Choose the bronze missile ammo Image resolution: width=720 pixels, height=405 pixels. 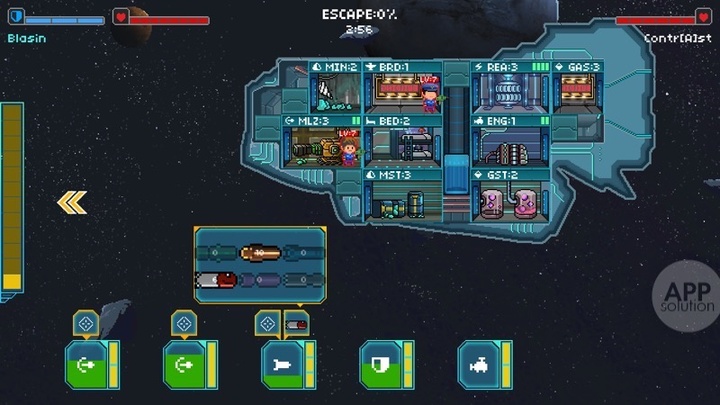click(259, 253)
